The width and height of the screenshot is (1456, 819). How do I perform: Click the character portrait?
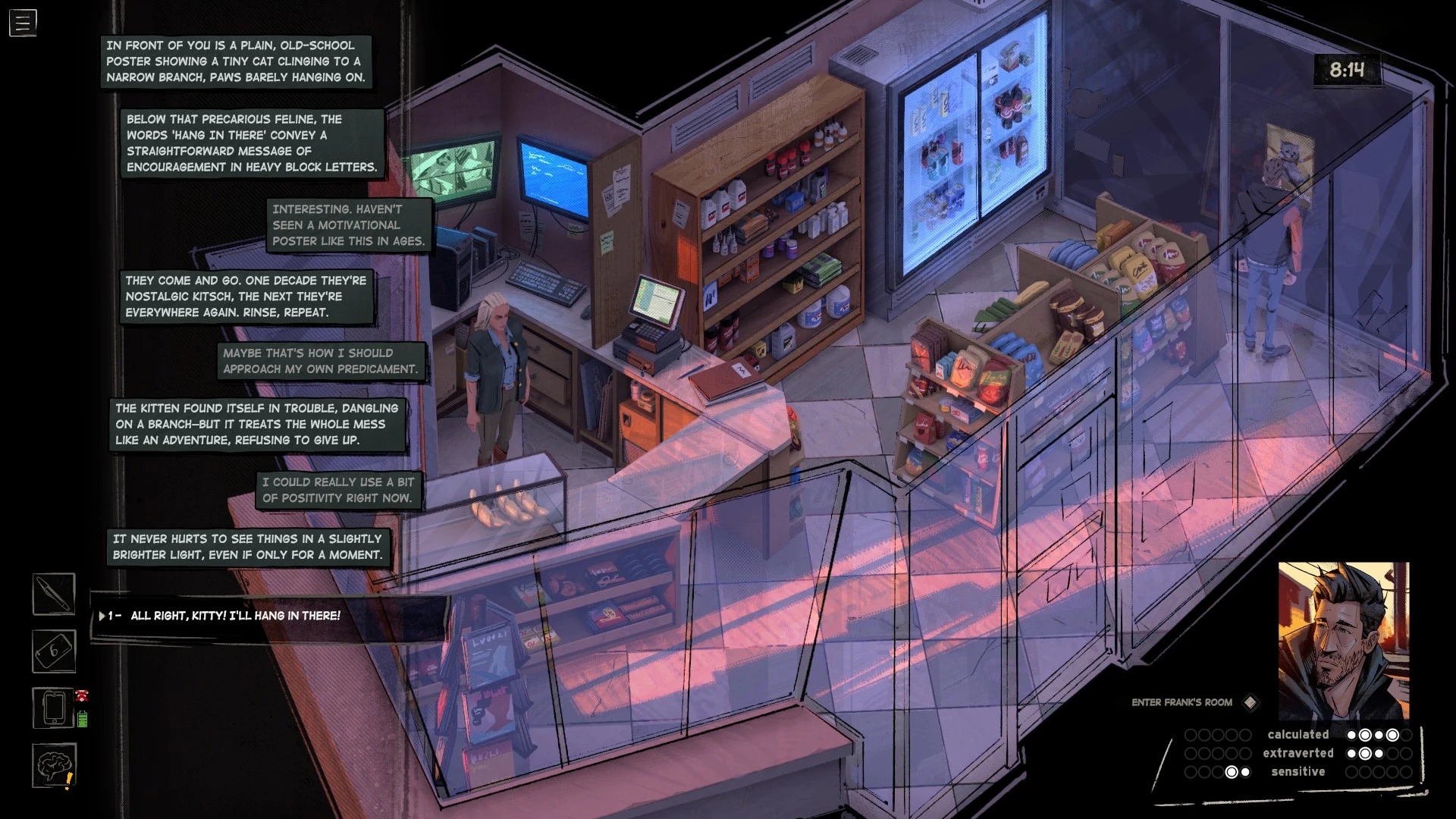[x=1343, y=641]
